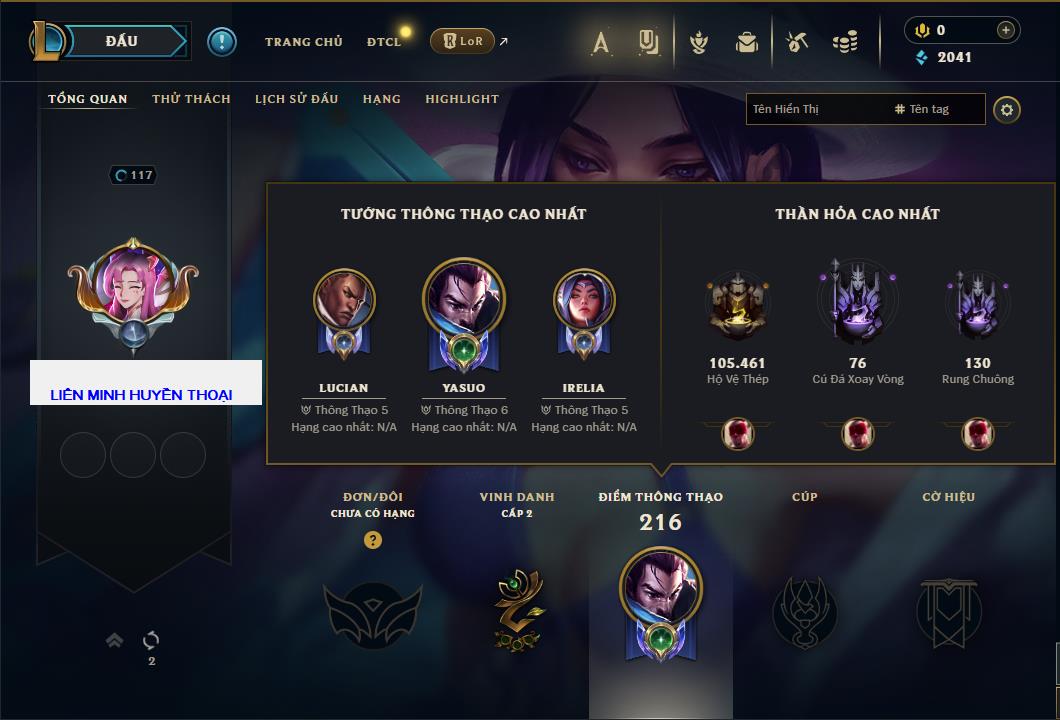Select the Yasuo mastery portrait in top champions

[463, 302]
